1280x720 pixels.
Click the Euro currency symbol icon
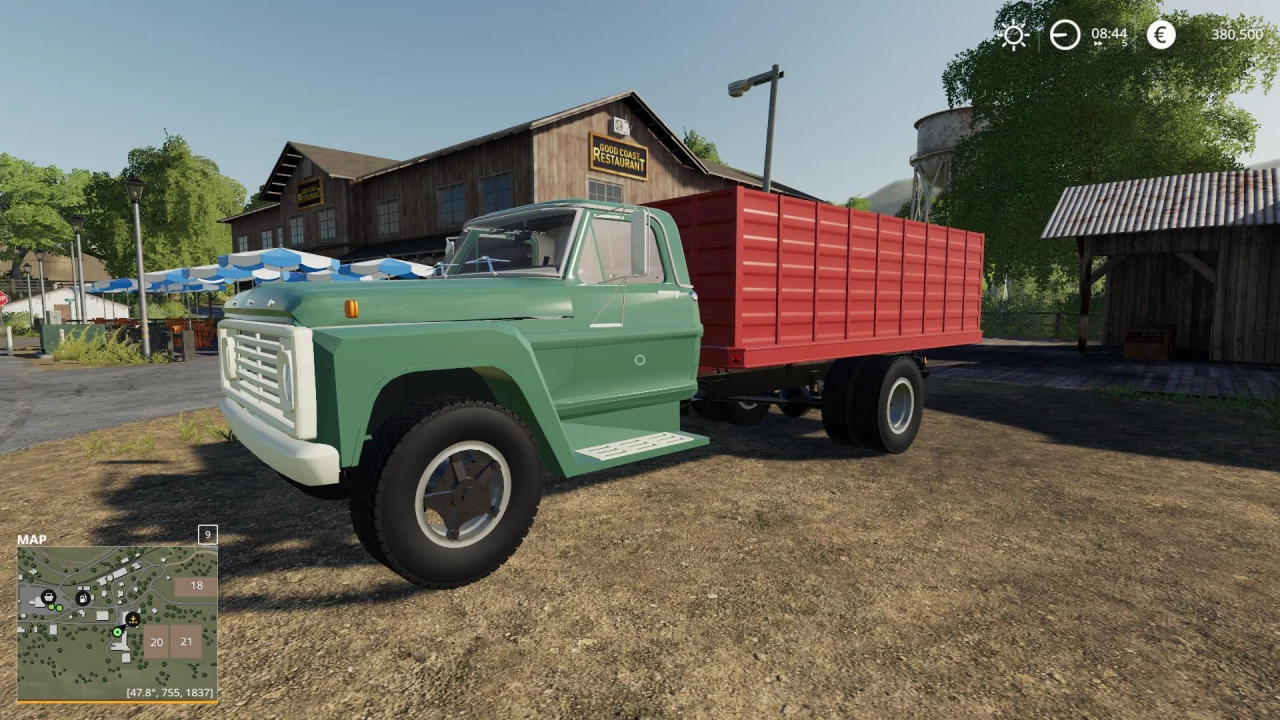click(1160, 34)
